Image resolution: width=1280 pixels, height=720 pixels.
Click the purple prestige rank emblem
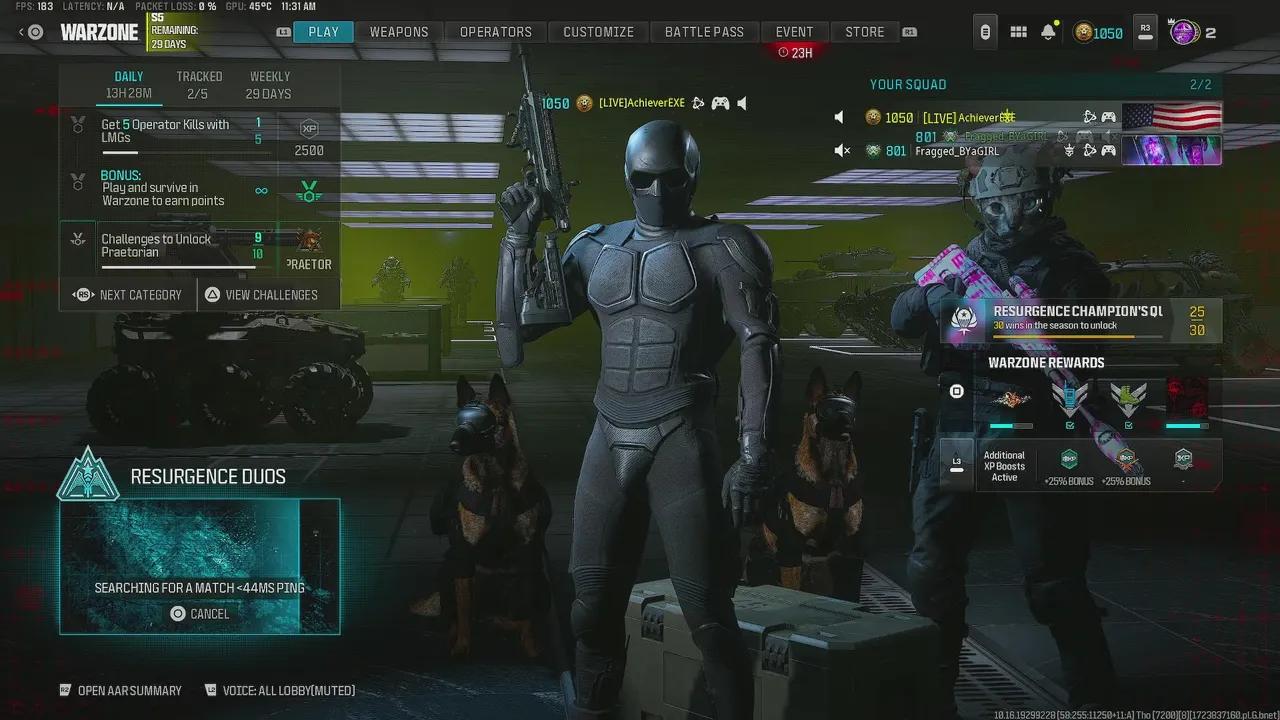coord(1186,32)
